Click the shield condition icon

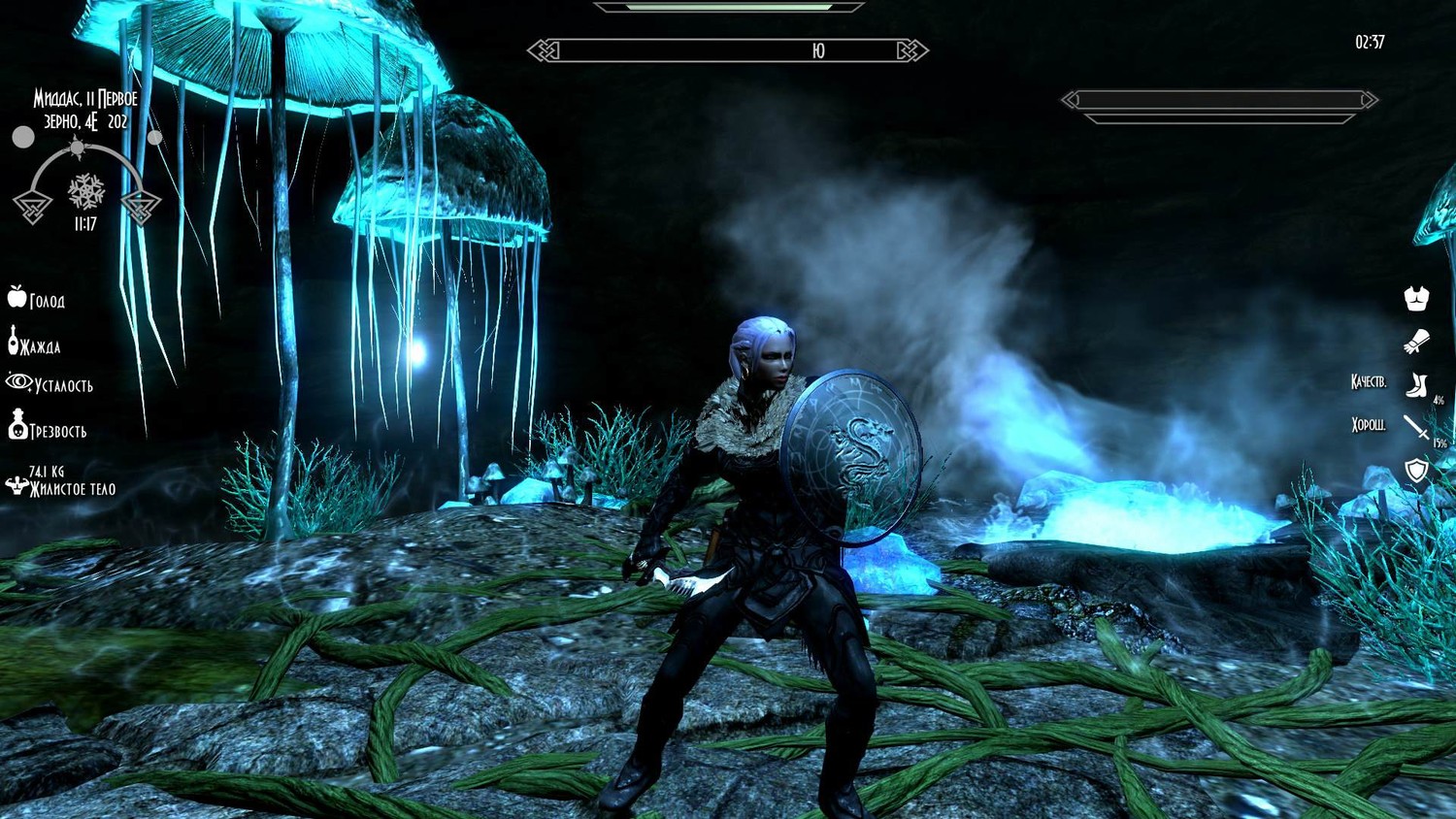[1417, 471]
